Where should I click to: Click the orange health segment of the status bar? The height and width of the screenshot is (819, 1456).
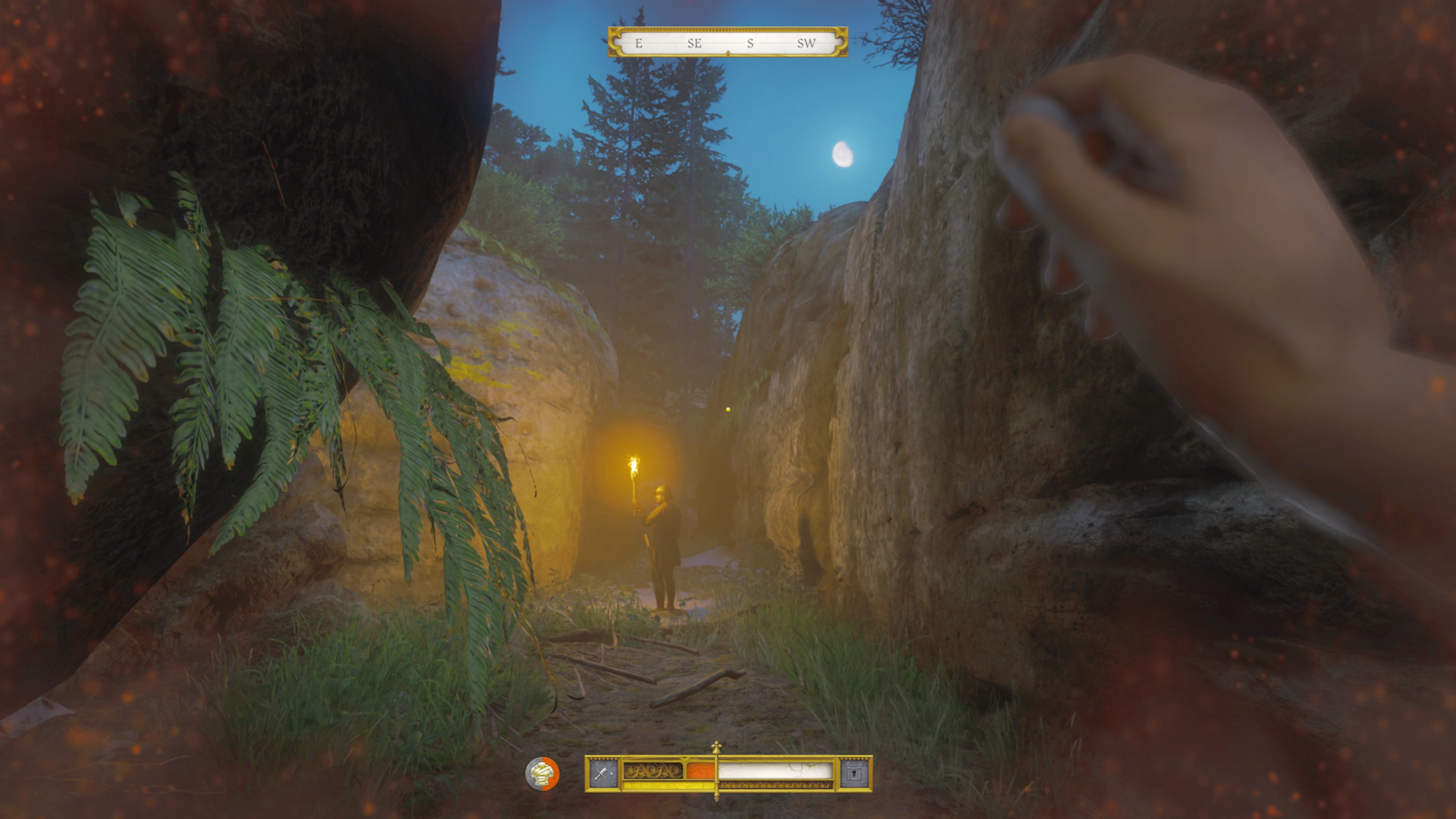pos(701,770)
